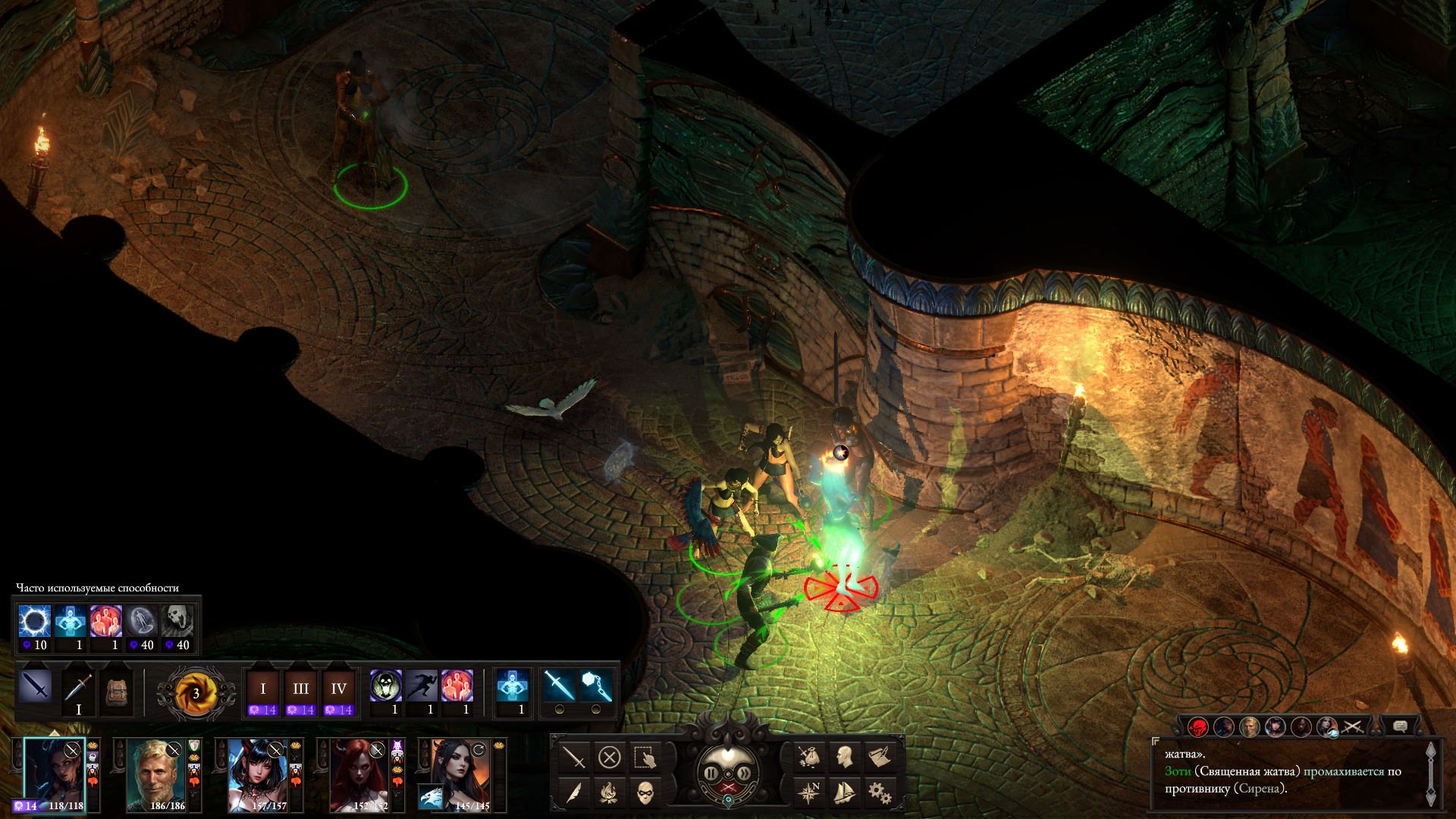Open spell level IV in the action bar
1456x819 pixels.
click(338, 689)
